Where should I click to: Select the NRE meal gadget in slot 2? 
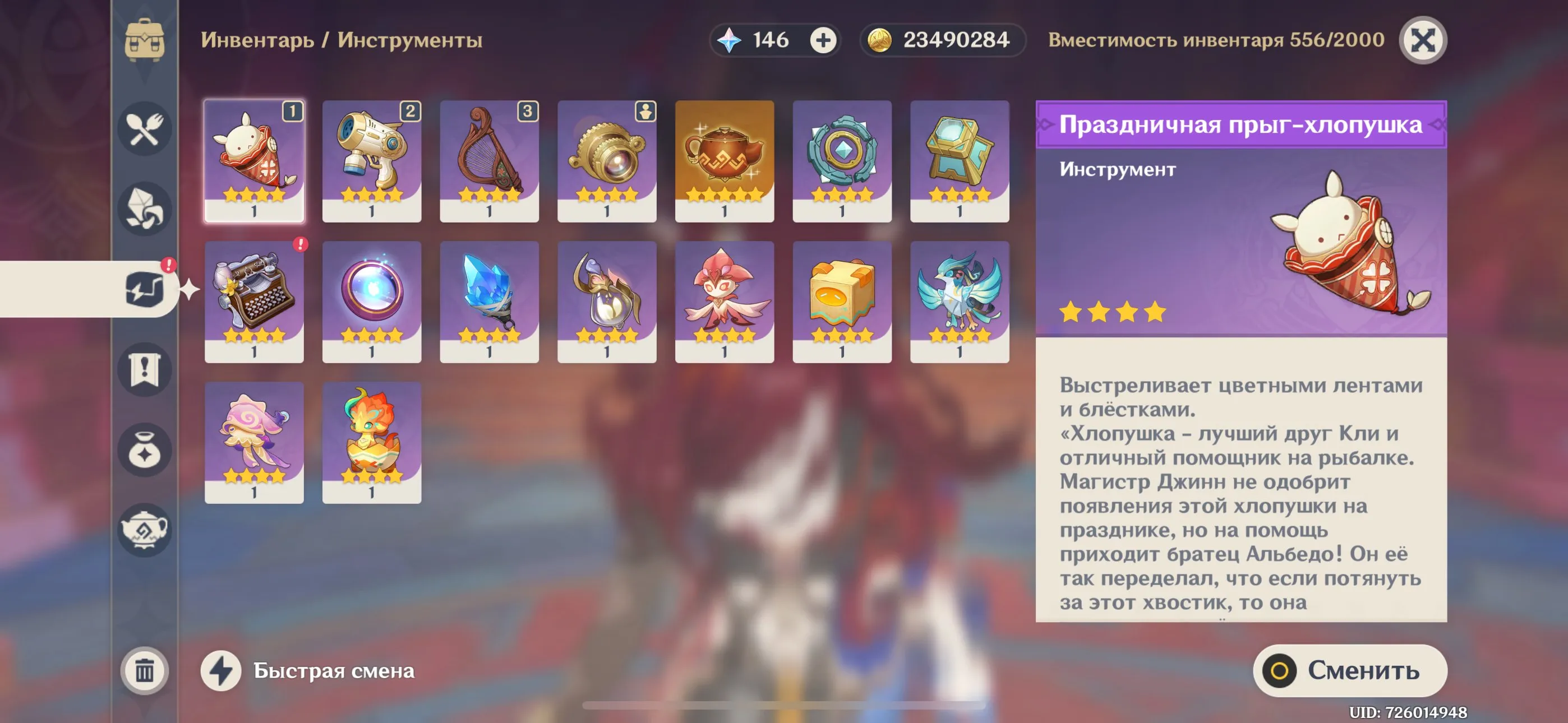point(372,159)
